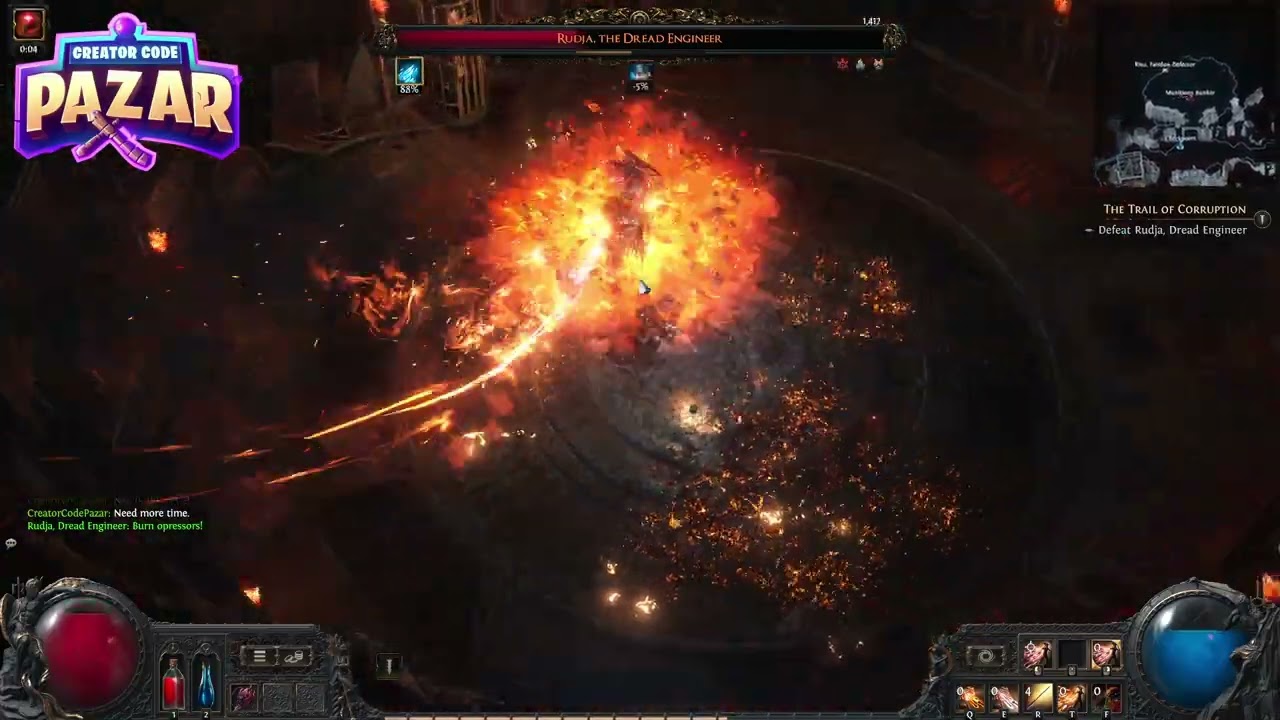The height and width of the screenshot is (720, 1280).
Task: Select the highlighted right mouse skill icon
Action: pyautogui.click(x=1105, y=655)
